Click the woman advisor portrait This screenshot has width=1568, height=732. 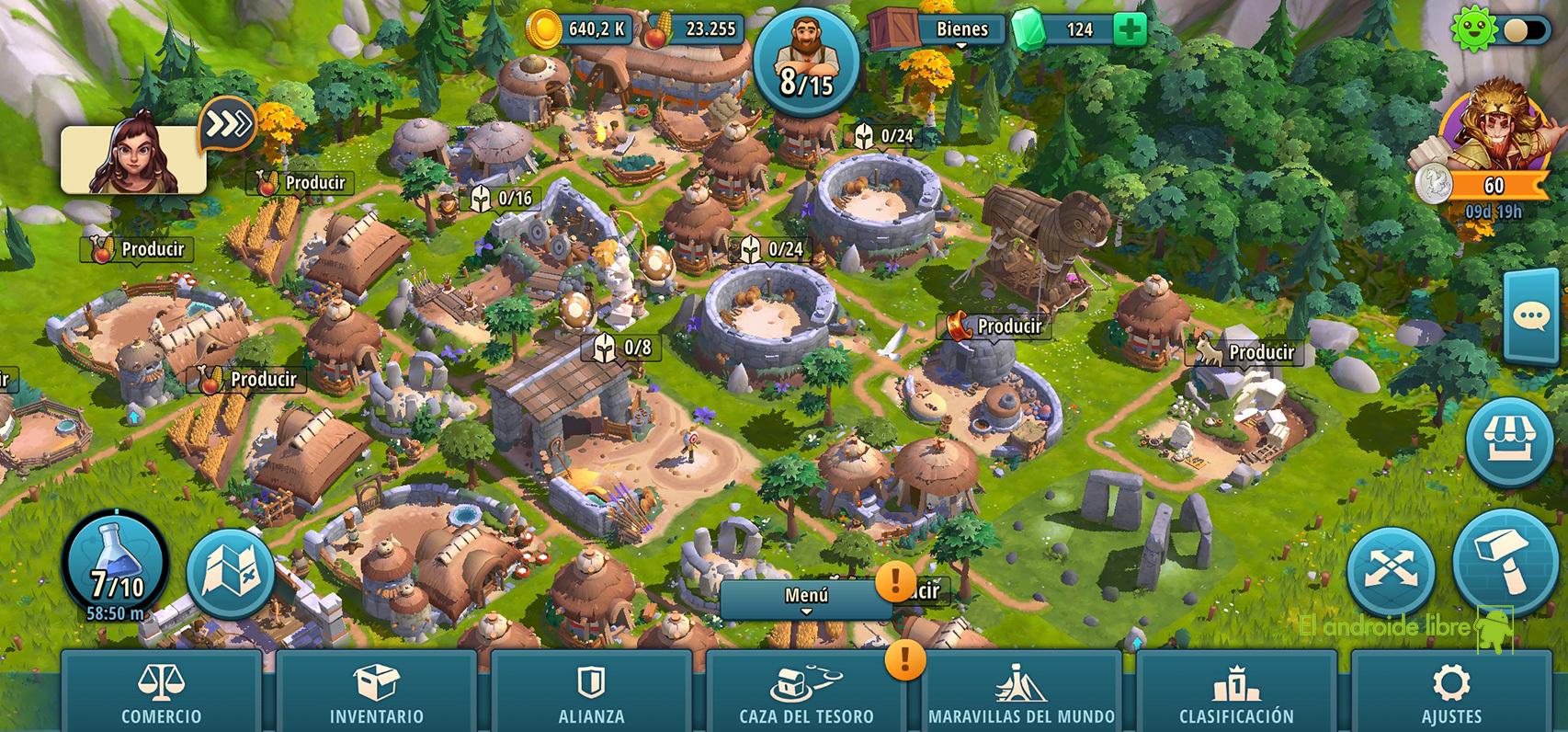[134, 159]
